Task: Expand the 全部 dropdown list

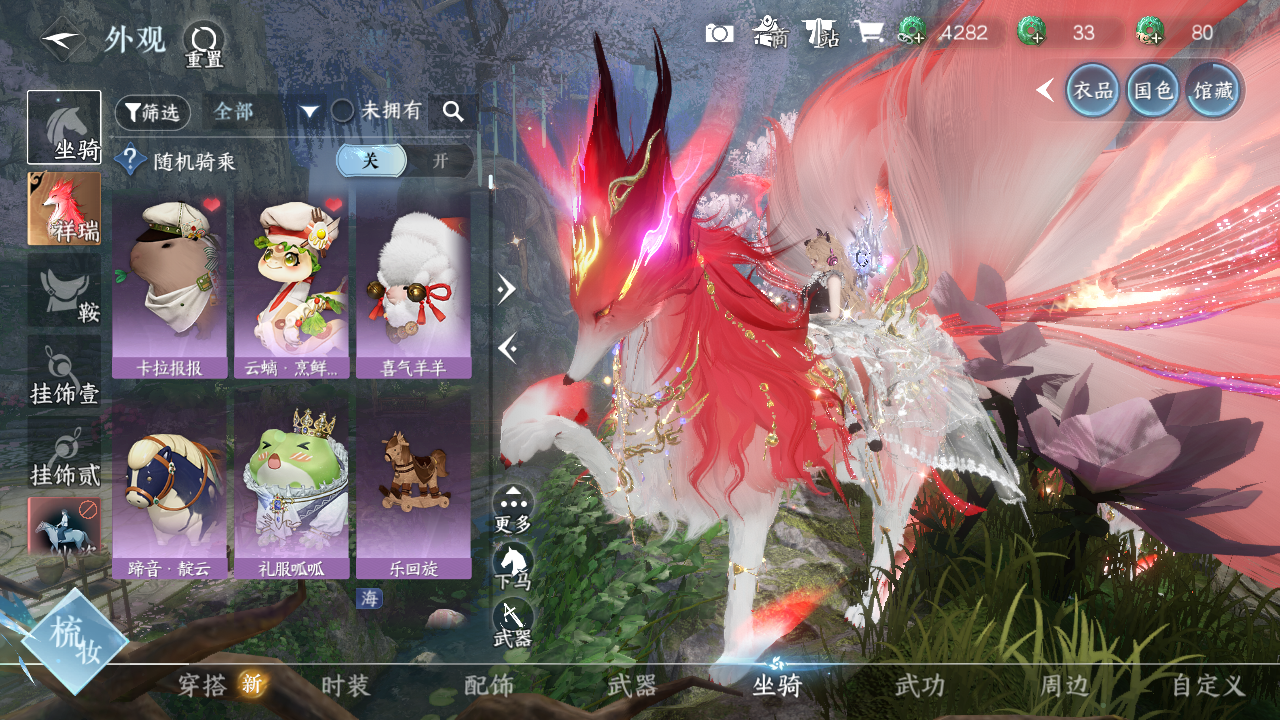Action: point(309,112)
